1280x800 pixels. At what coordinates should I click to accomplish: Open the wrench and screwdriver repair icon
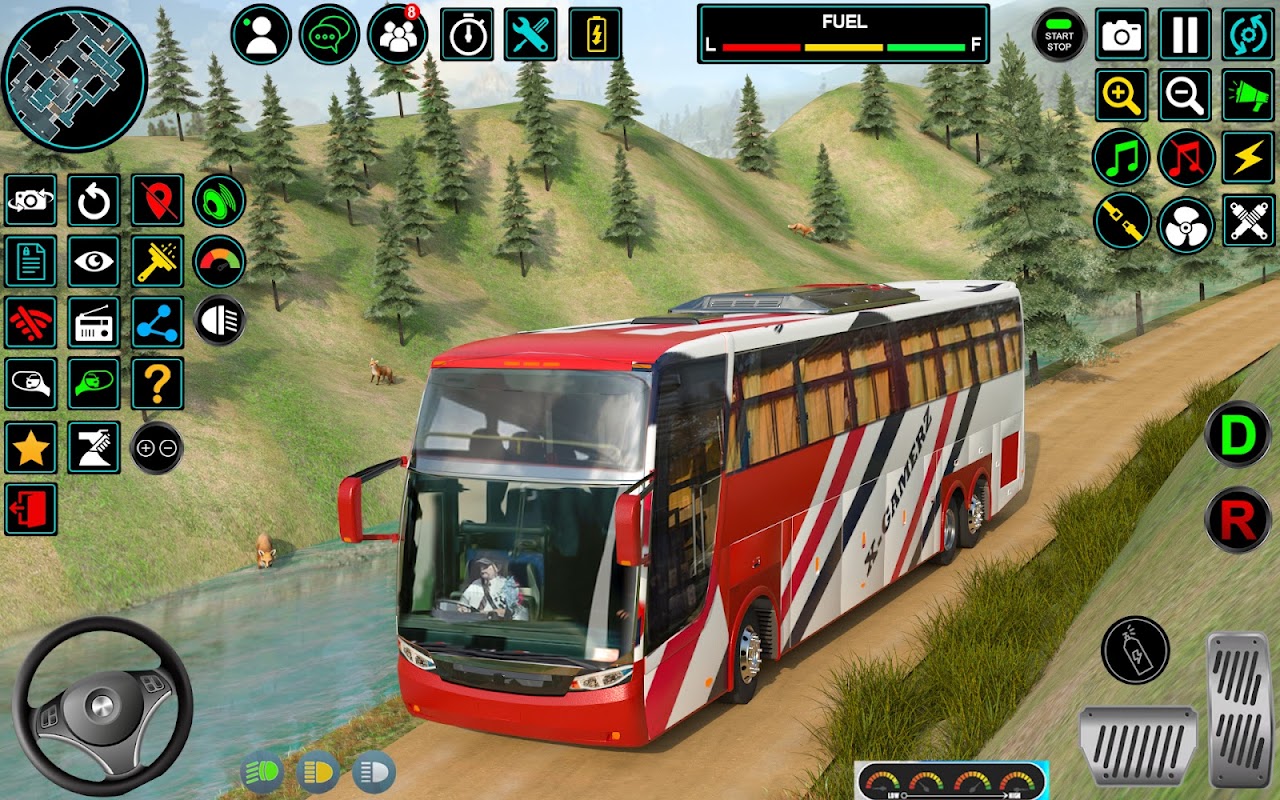[x=530, y=34]
